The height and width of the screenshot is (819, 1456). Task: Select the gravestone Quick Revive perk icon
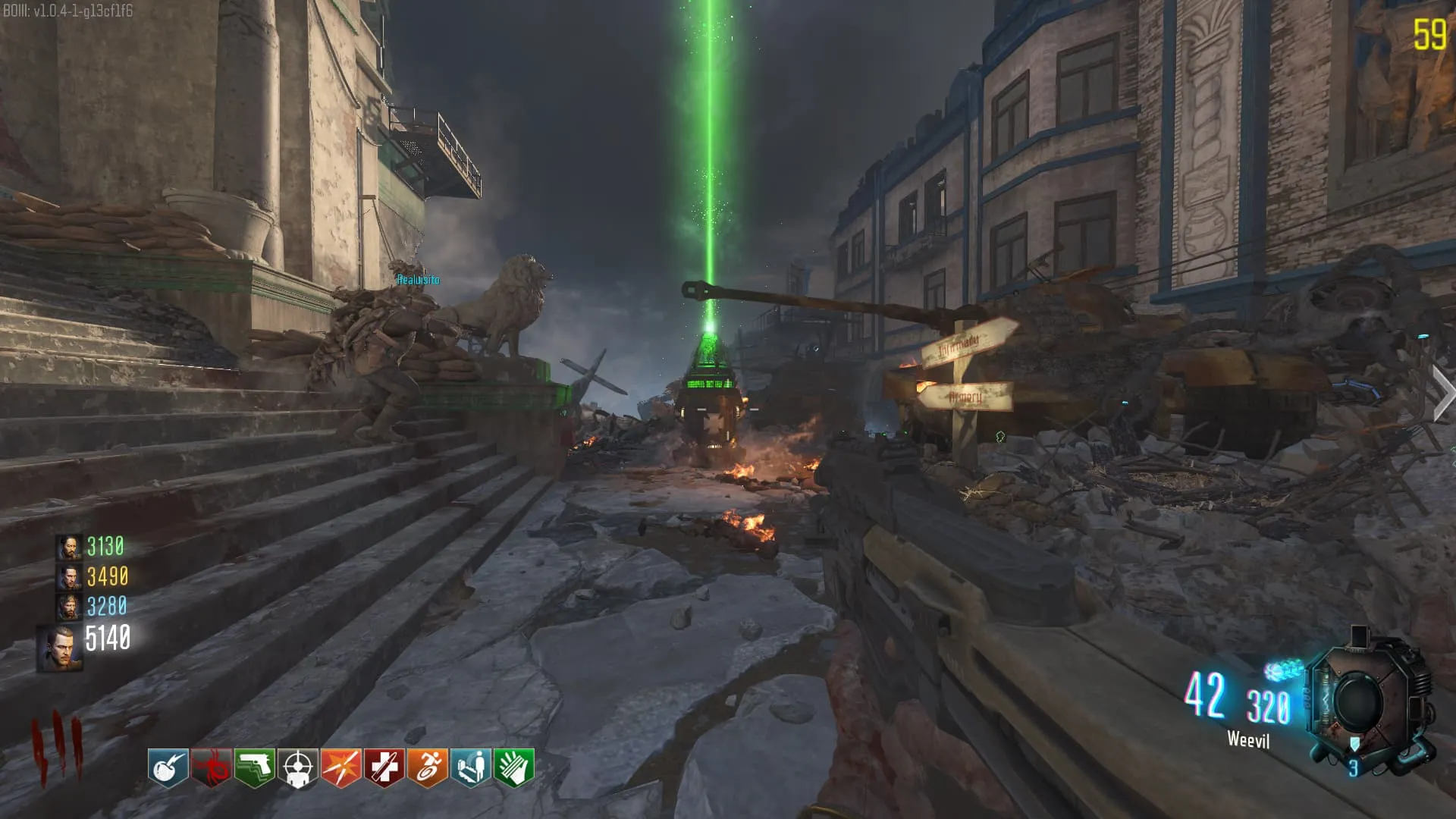pos(471,767)
